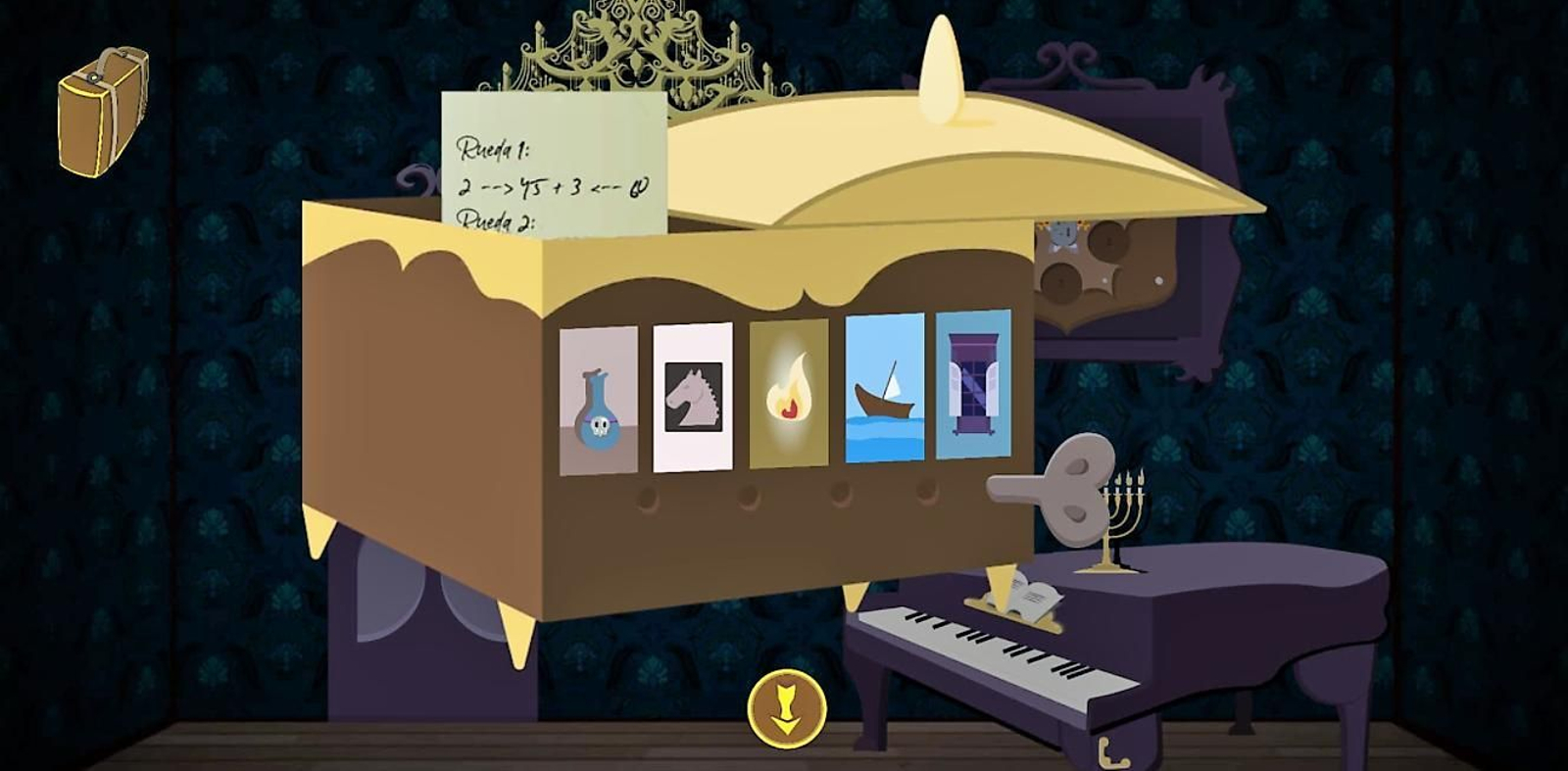Turn the knob below the potion card
This screenshot has width=1568, height=771.
point(648,497)
